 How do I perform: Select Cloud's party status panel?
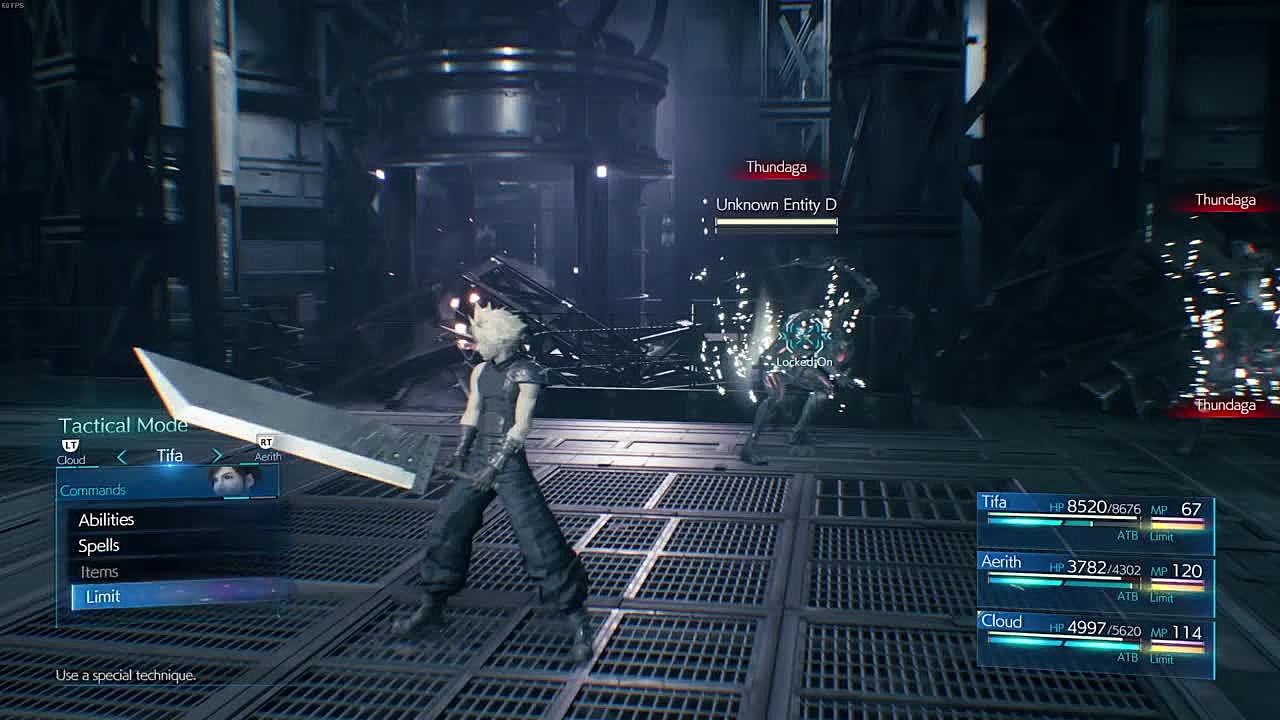[1095, 642]
